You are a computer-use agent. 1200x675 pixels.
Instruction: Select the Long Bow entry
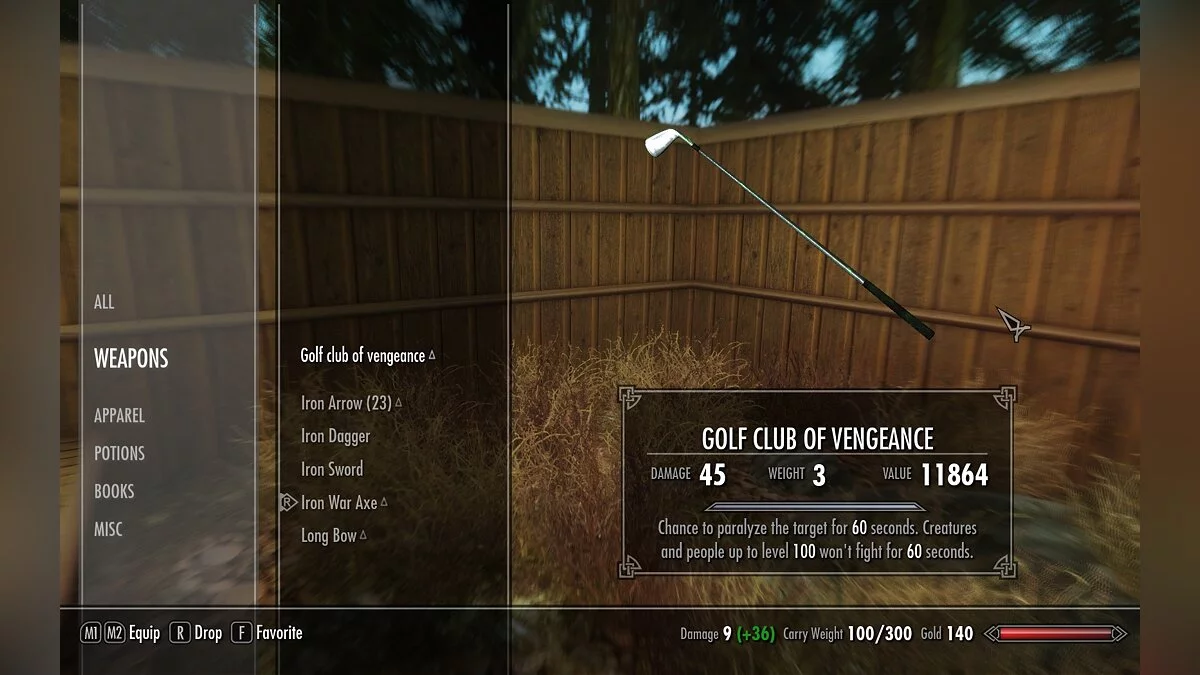point(329,535)
